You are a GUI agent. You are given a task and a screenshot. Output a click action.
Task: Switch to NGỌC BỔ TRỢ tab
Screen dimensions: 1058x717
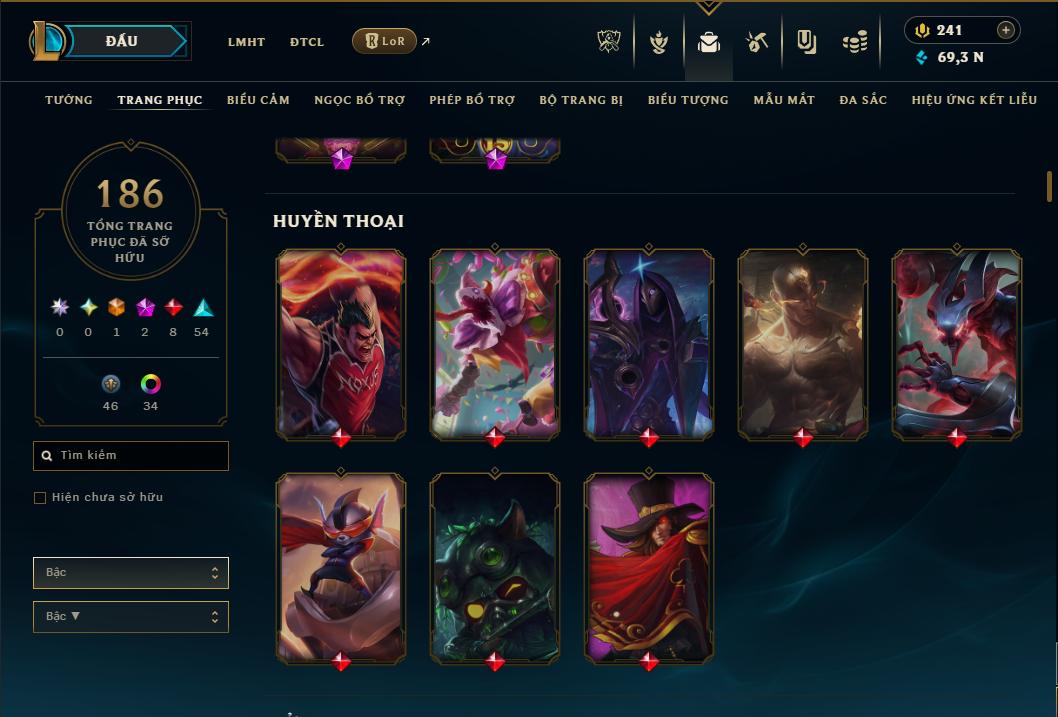359,100
